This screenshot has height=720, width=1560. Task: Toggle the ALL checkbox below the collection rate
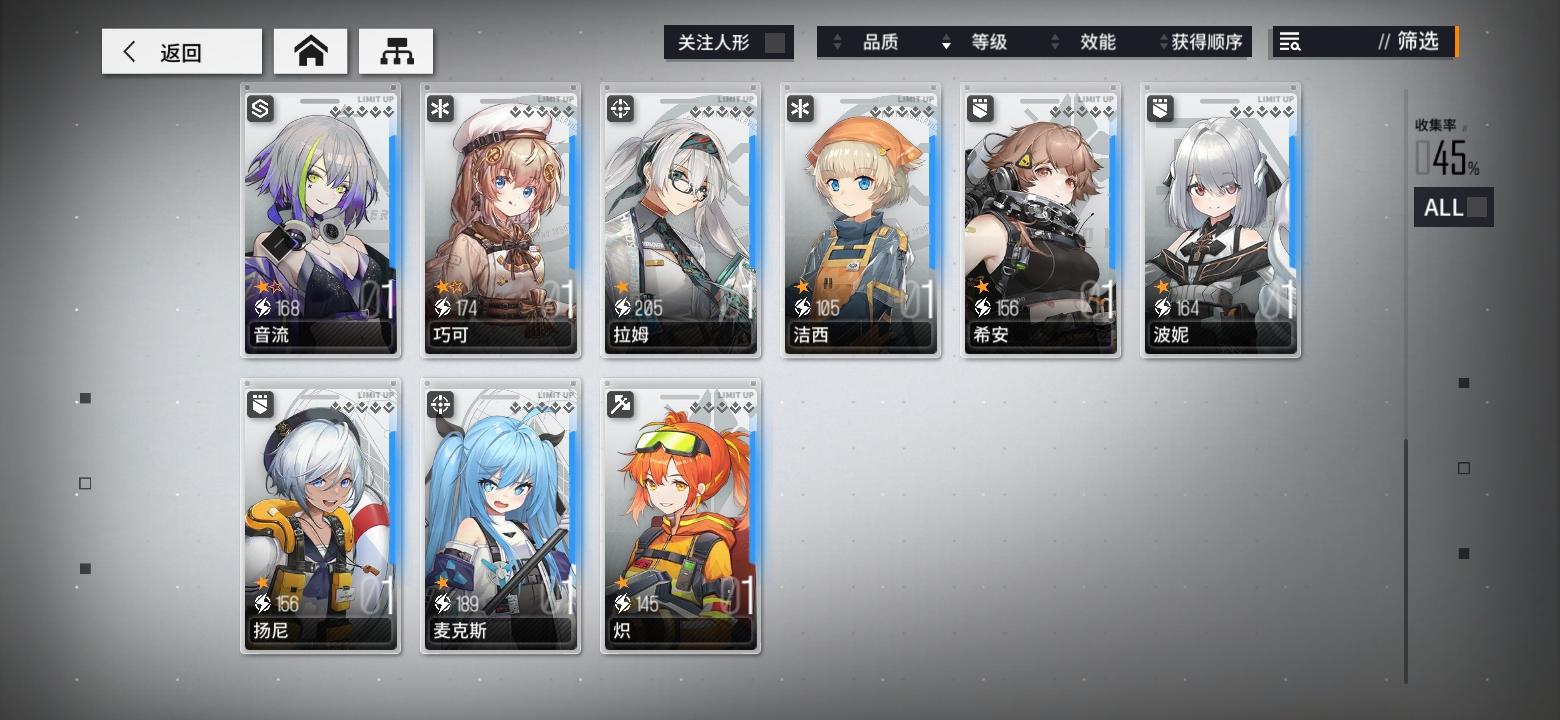(x=1478, y=207)
